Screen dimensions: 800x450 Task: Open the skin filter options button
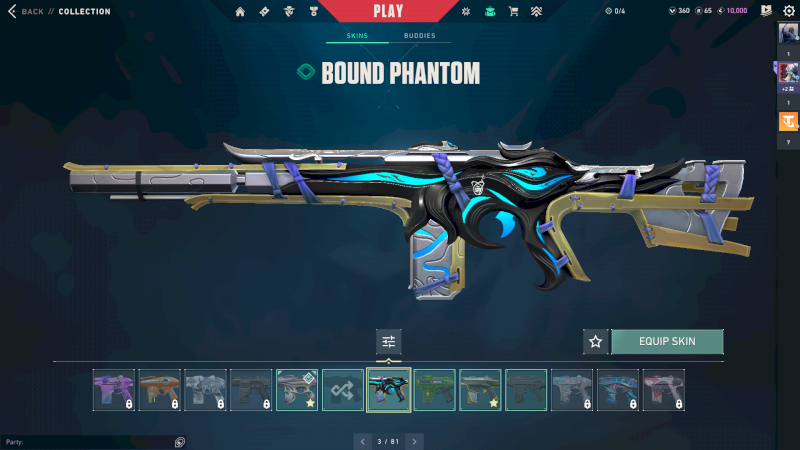click(389, 341)
